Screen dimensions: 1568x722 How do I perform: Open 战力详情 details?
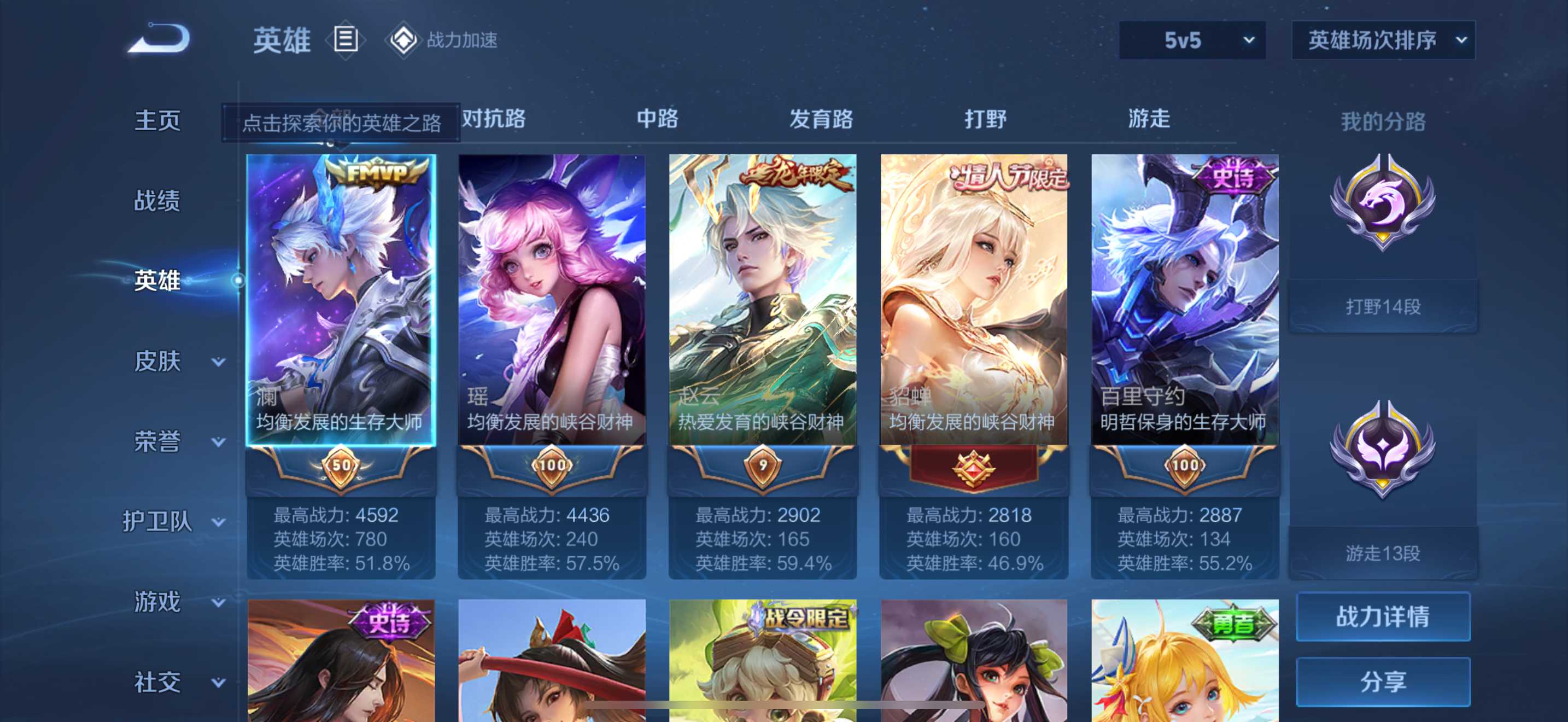[x=1382, y=616]
